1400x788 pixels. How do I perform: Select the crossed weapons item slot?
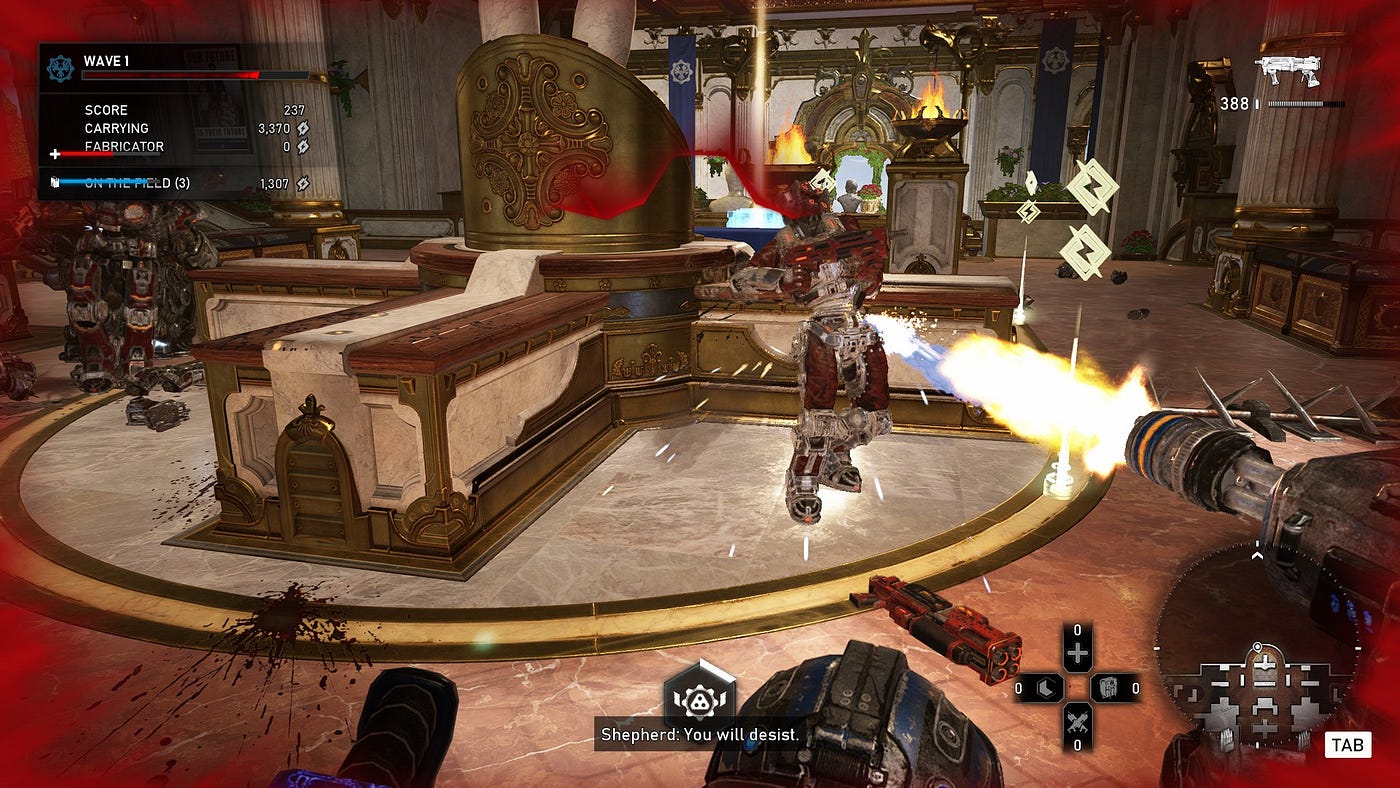[1077, 720]
